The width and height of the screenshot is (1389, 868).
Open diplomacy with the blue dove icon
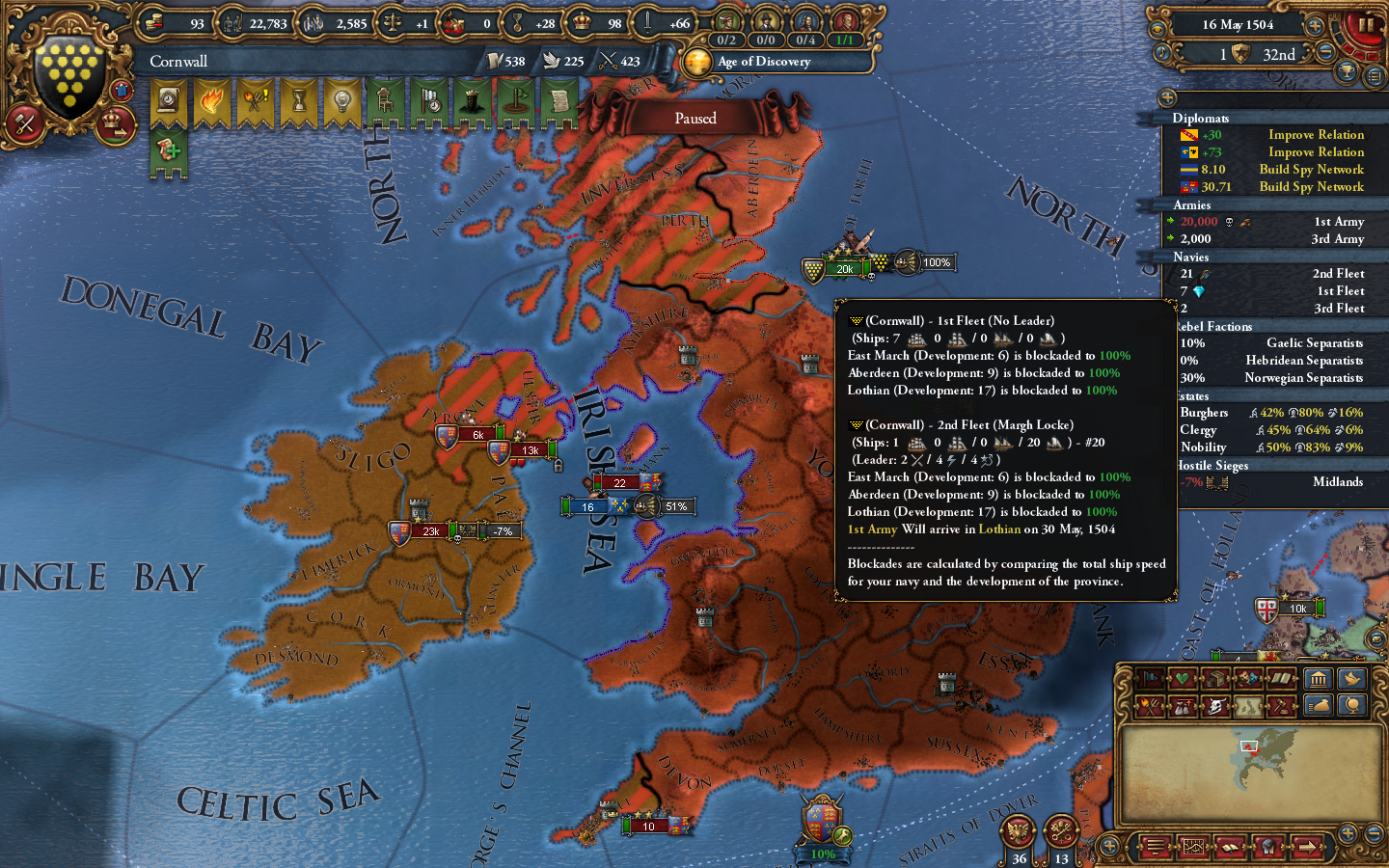coord(1353,679)
